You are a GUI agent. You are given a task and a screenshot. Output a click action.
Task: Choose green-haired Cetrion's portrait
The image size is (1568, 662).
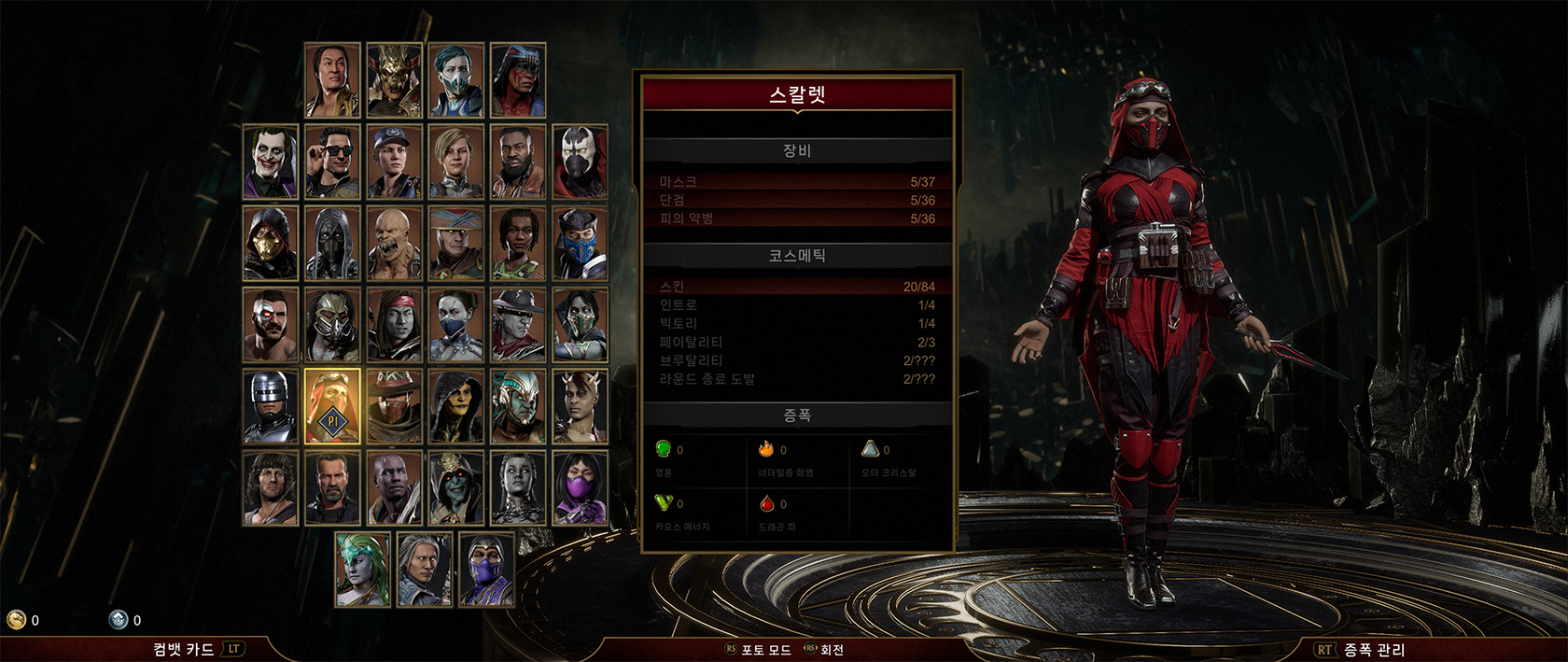click(x=363, y=569)
